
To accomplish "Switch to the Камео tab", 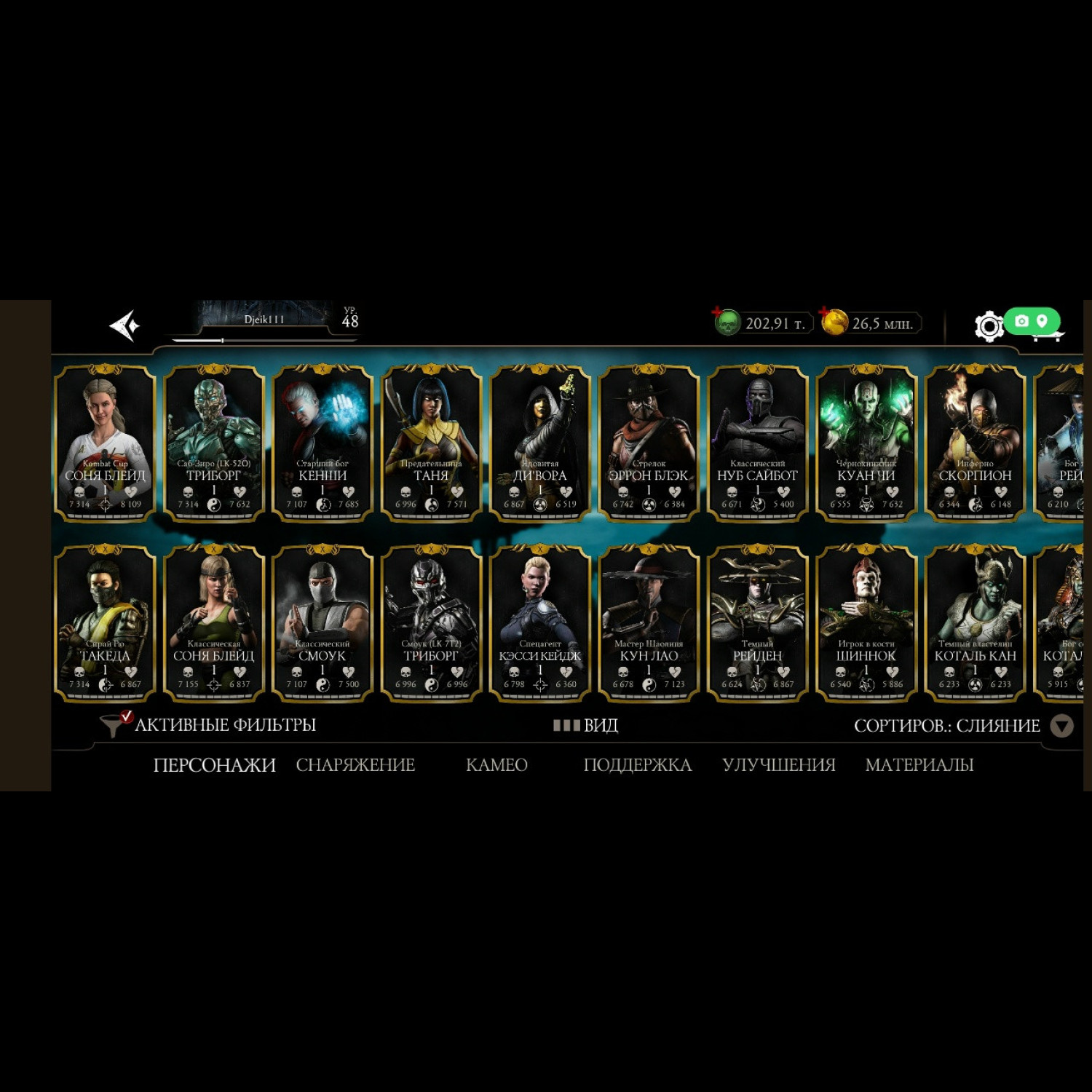I will click(496, 765).
